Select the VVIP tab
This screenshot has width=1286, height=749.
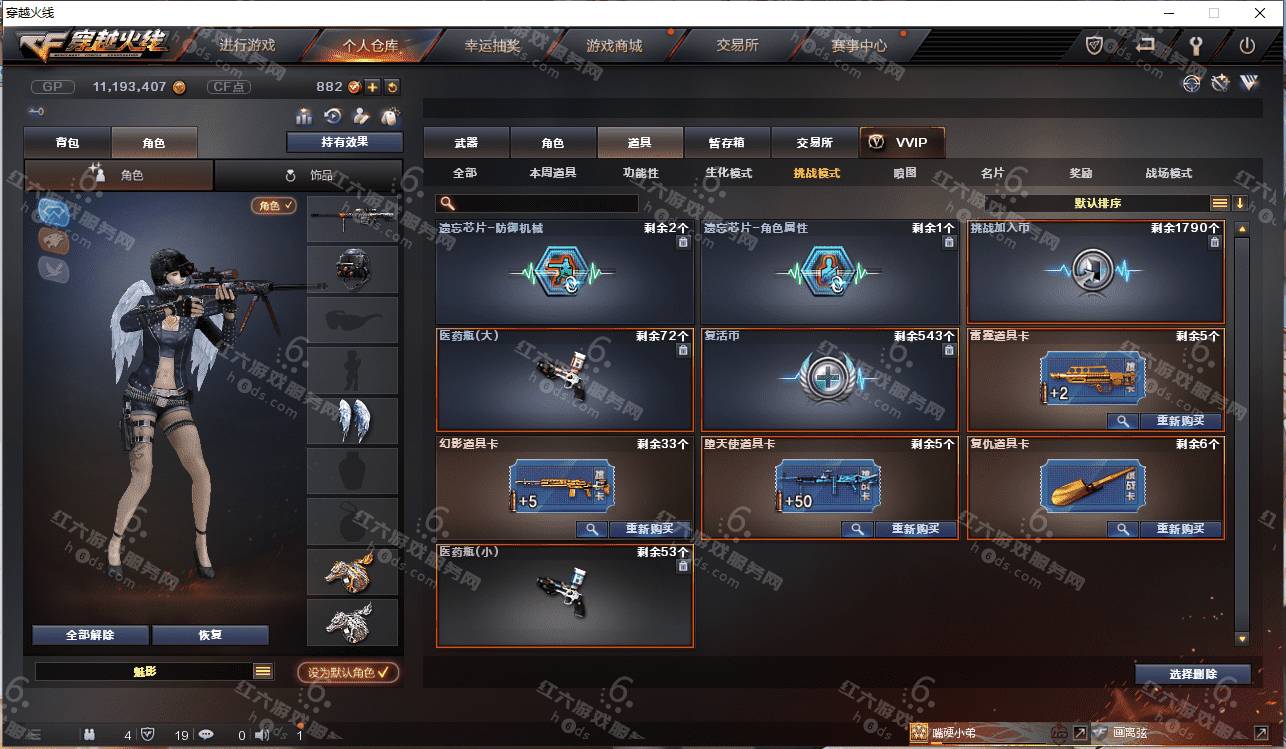pyautogui.click(x=901, y=143)
